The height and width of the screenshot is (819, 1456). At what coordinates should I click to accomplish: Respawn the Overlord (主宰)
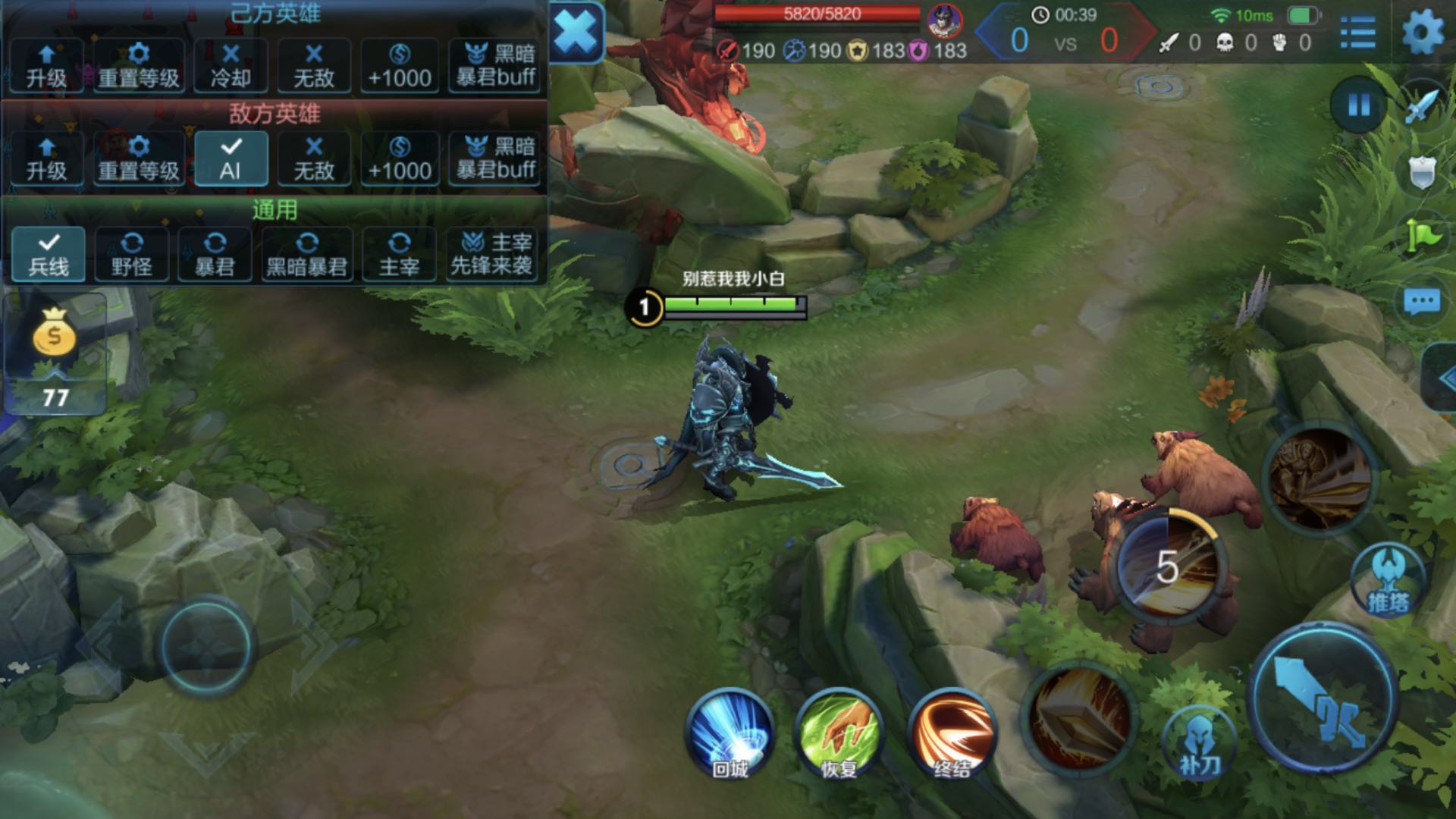coord(399,254)
